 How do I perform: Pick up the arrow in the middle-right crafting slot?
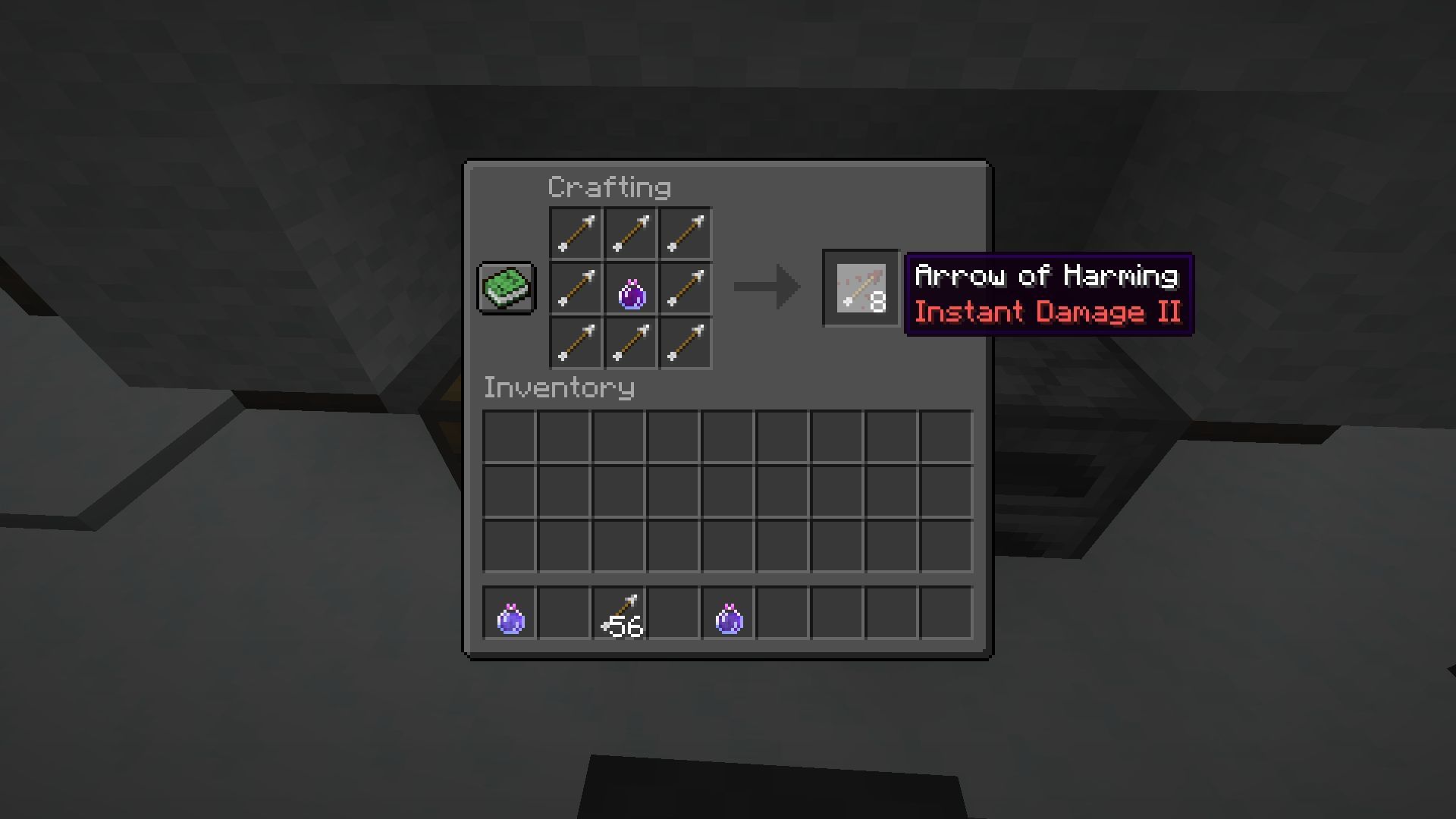685,288
